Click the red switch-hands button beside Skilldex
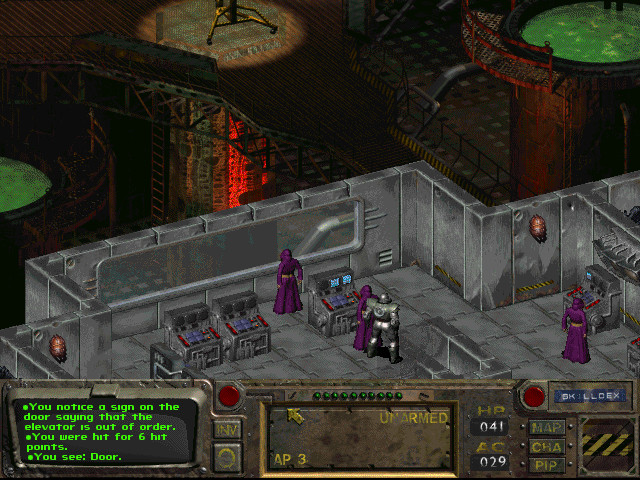This screenshot has width=640, height=480. [533, 397]
